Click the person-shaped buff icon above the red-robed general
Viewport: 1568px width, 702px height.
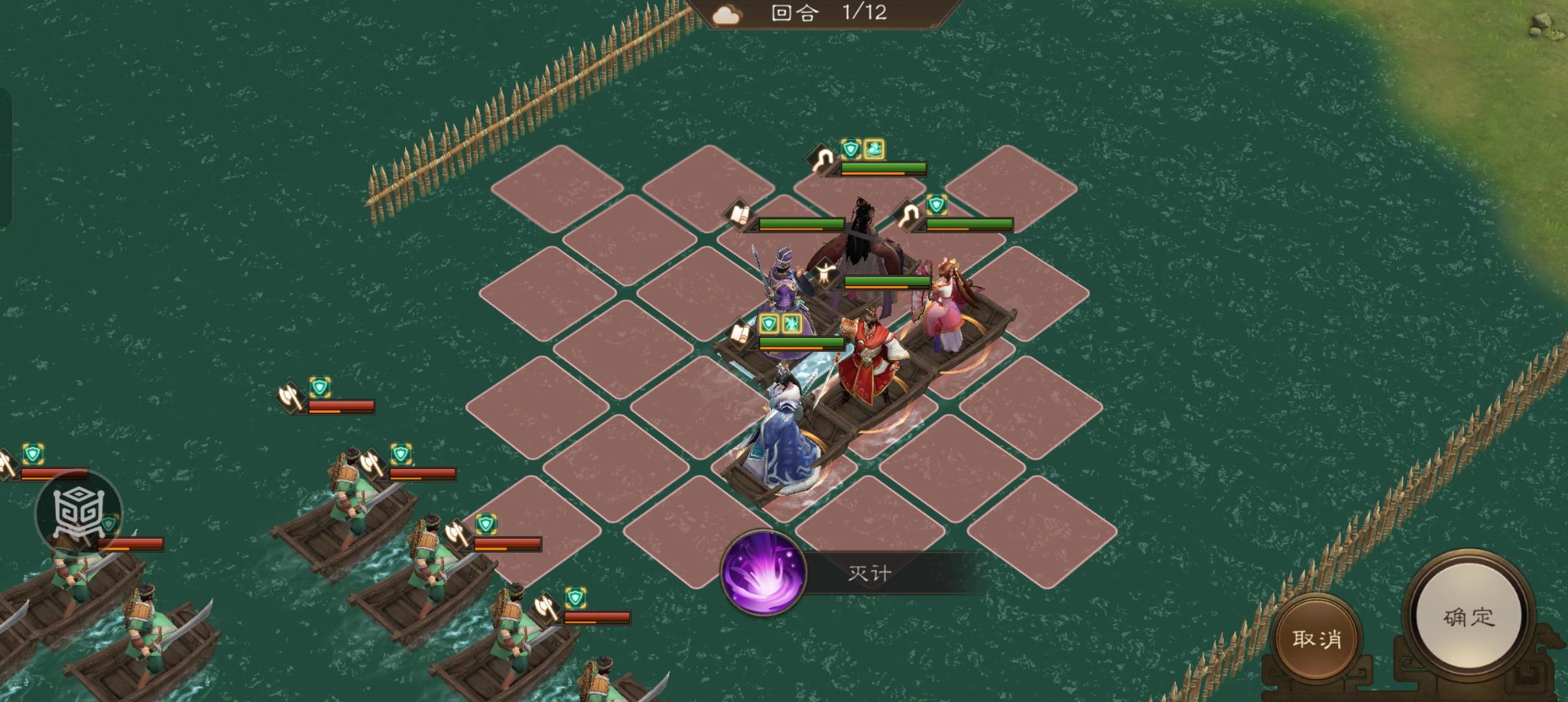[827, 272]
